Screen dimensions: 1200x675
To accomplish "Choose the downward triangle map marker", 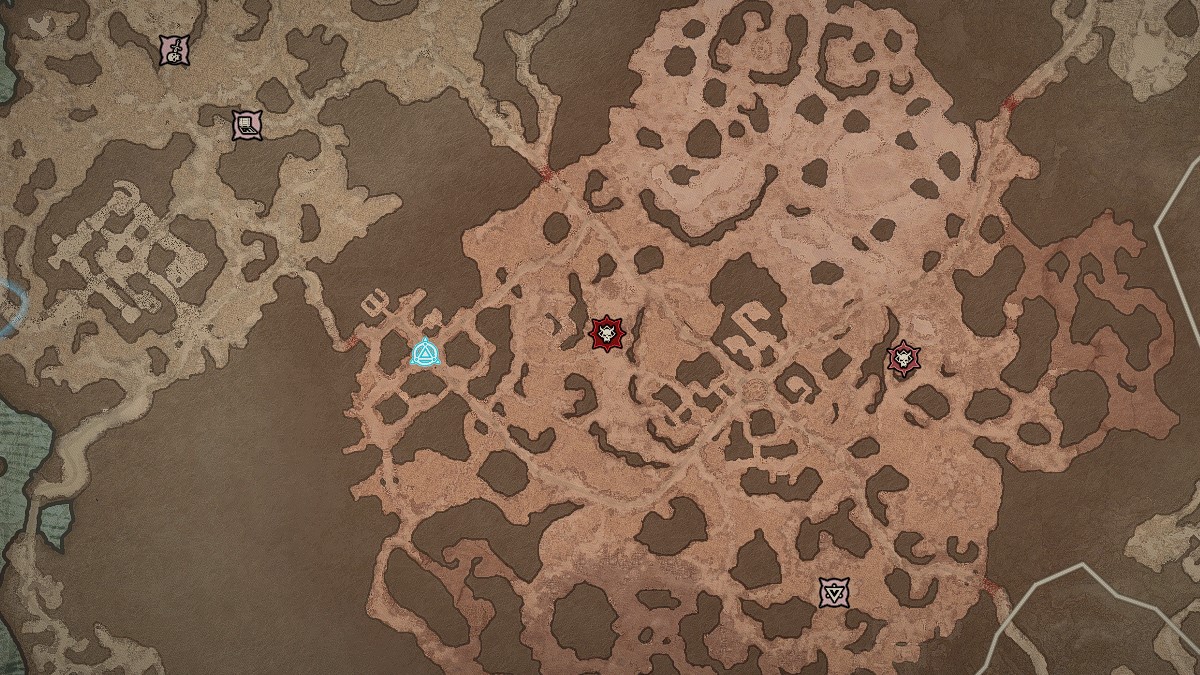I will tap(833, 592).
